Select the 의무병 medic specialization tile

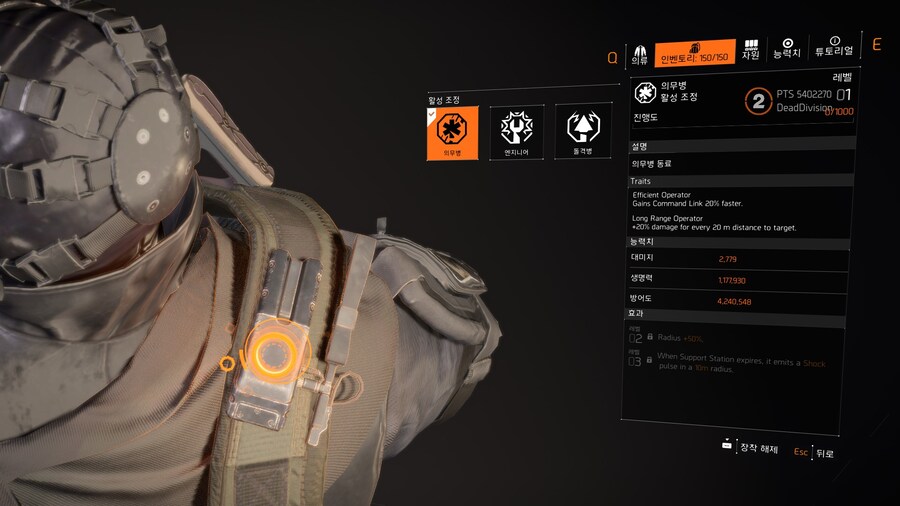pyautogui.click(x=451, y=132)
